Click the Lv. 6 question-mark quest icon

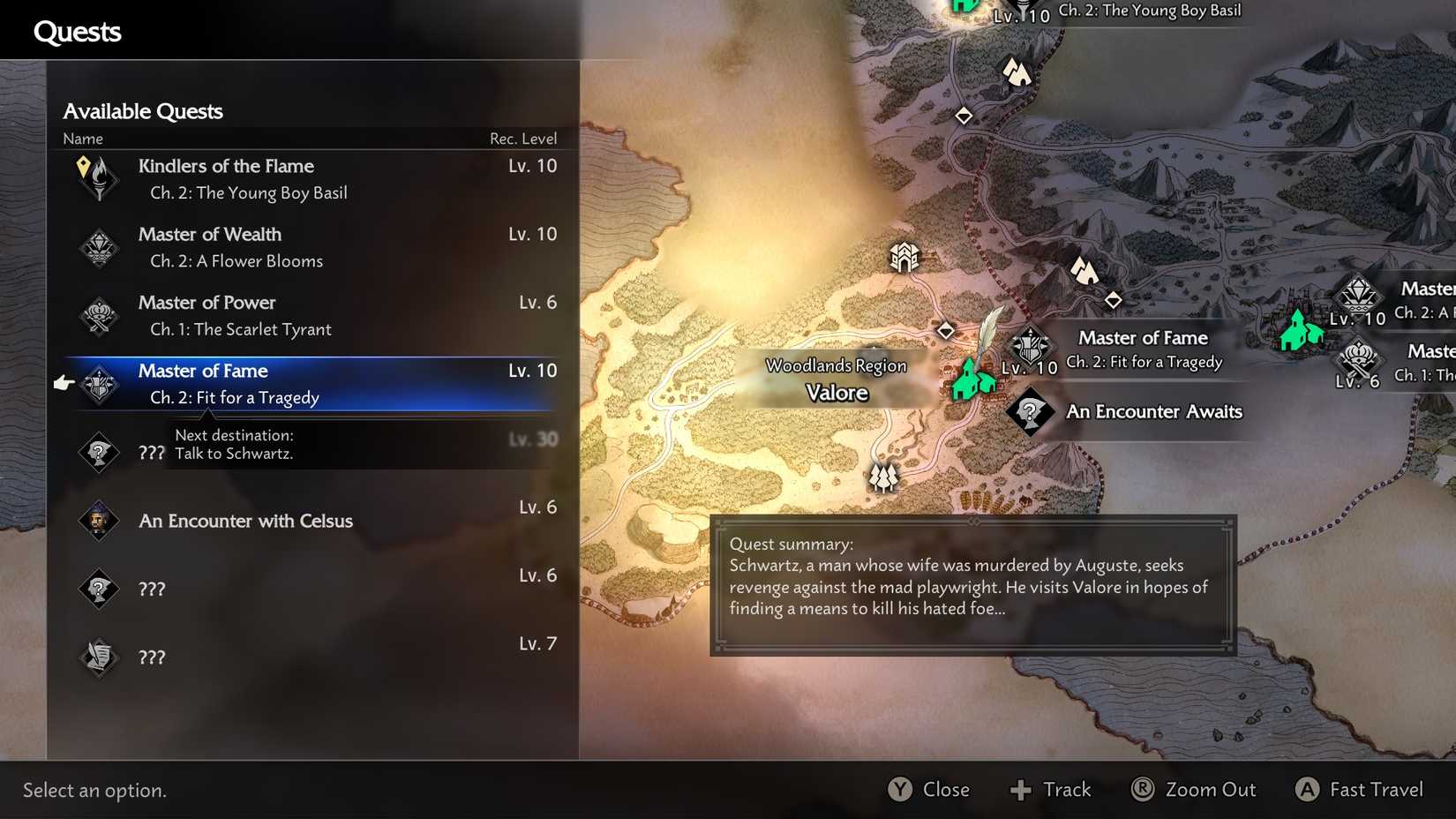(99, 589)
